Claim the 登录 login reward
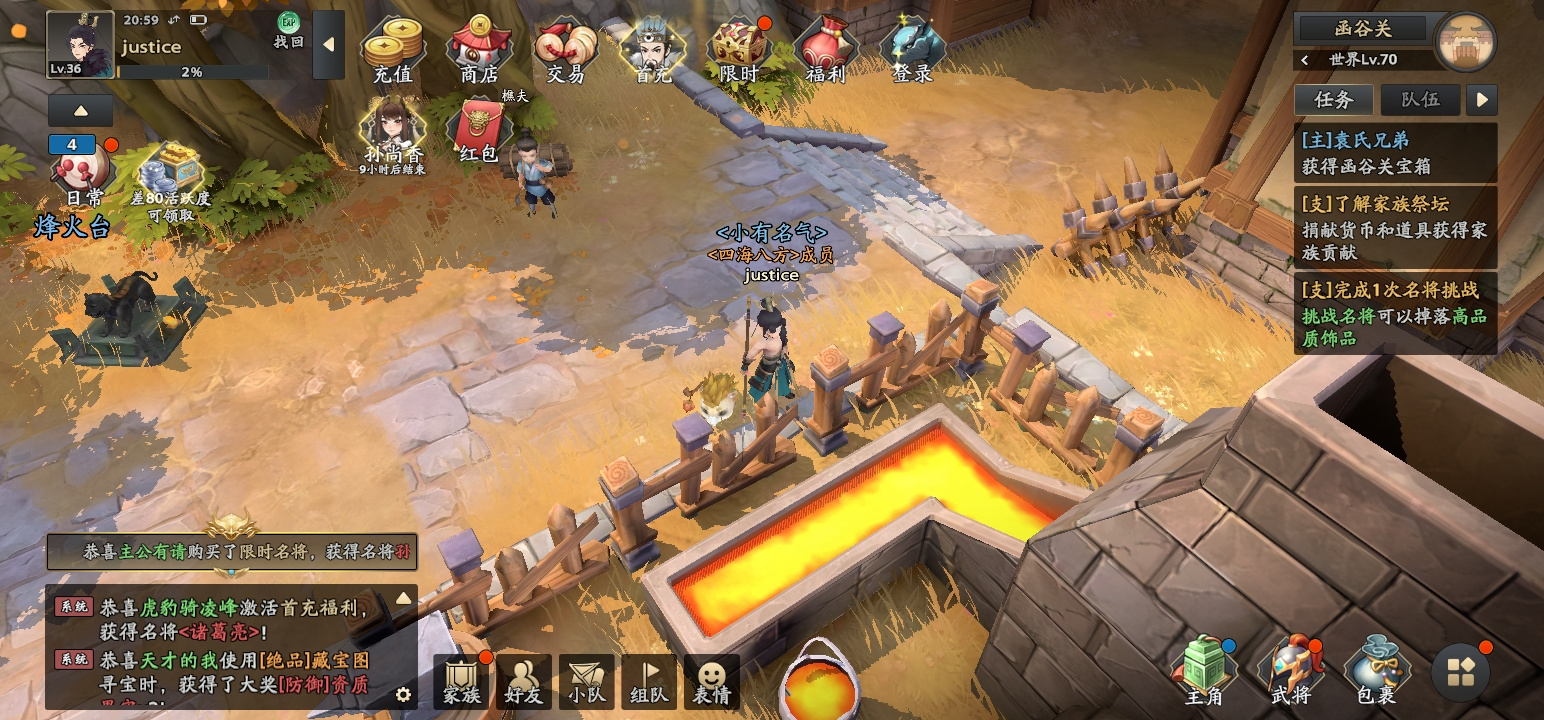 point(912,50)
